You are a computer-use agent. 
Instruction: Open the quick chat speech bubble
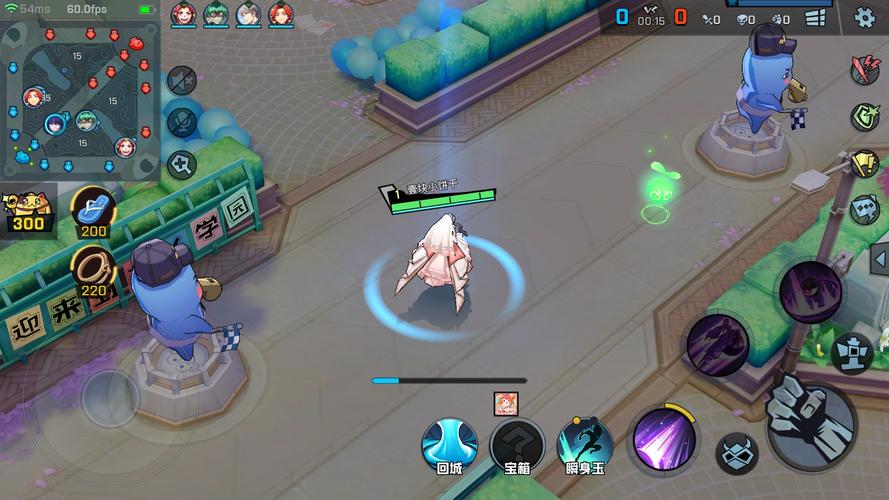[x=864, y=210]
